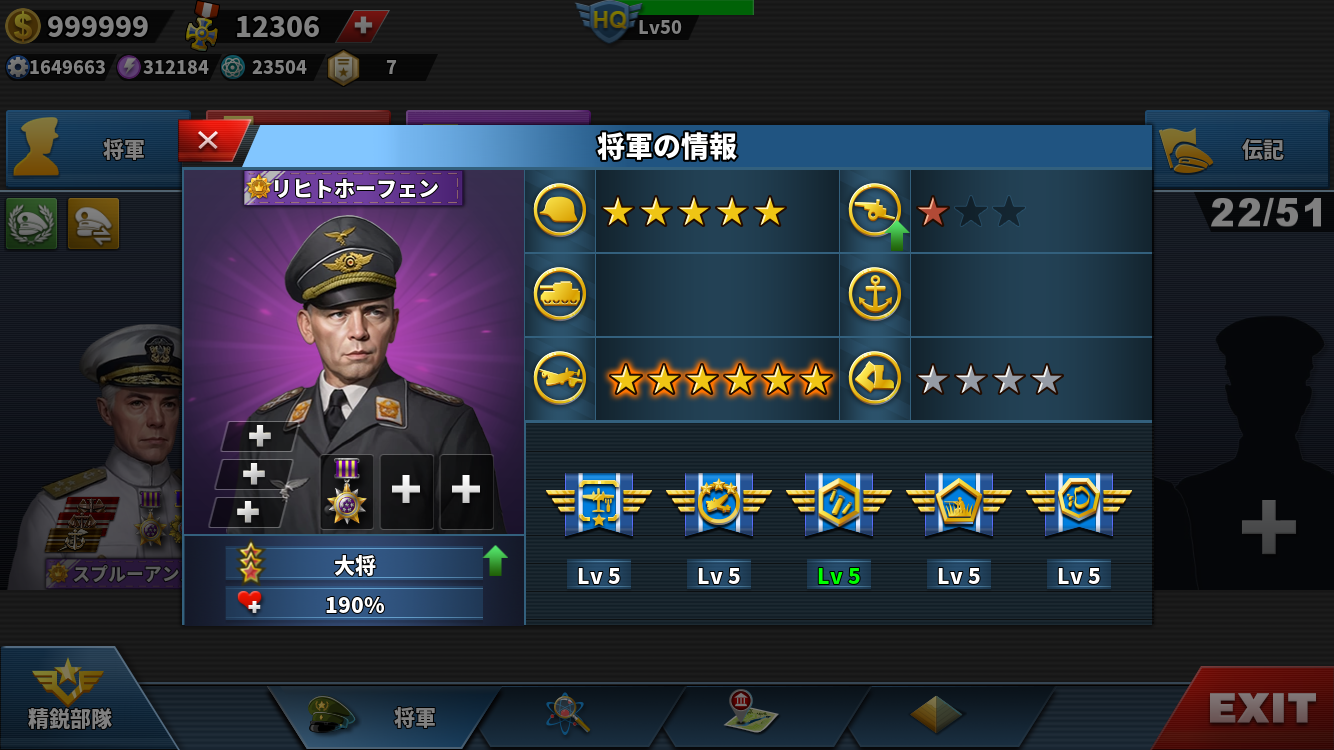The height and width of the screenshot is (750, 1334).
Task: Exit with the red EXIT button
Action: click(x=1260, y=708)
